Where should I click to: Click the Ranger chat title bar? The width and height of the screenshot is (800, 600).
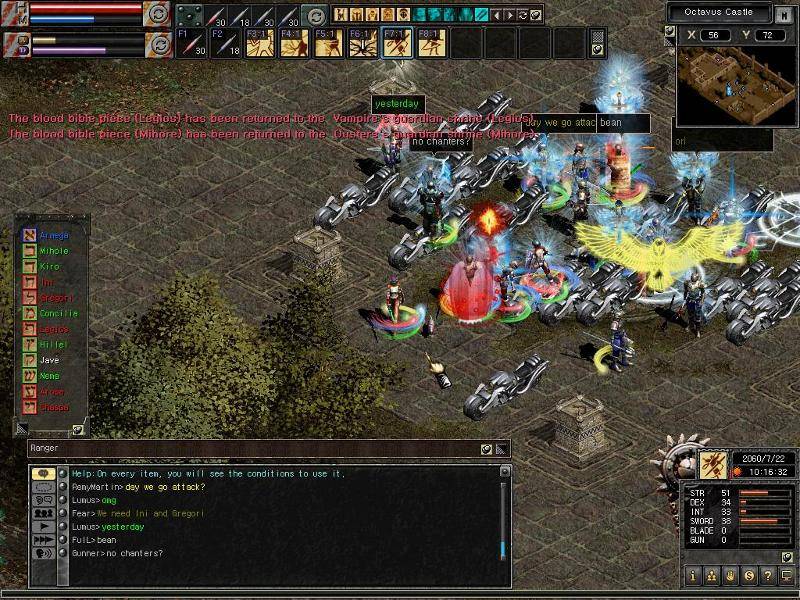point(250,449)
